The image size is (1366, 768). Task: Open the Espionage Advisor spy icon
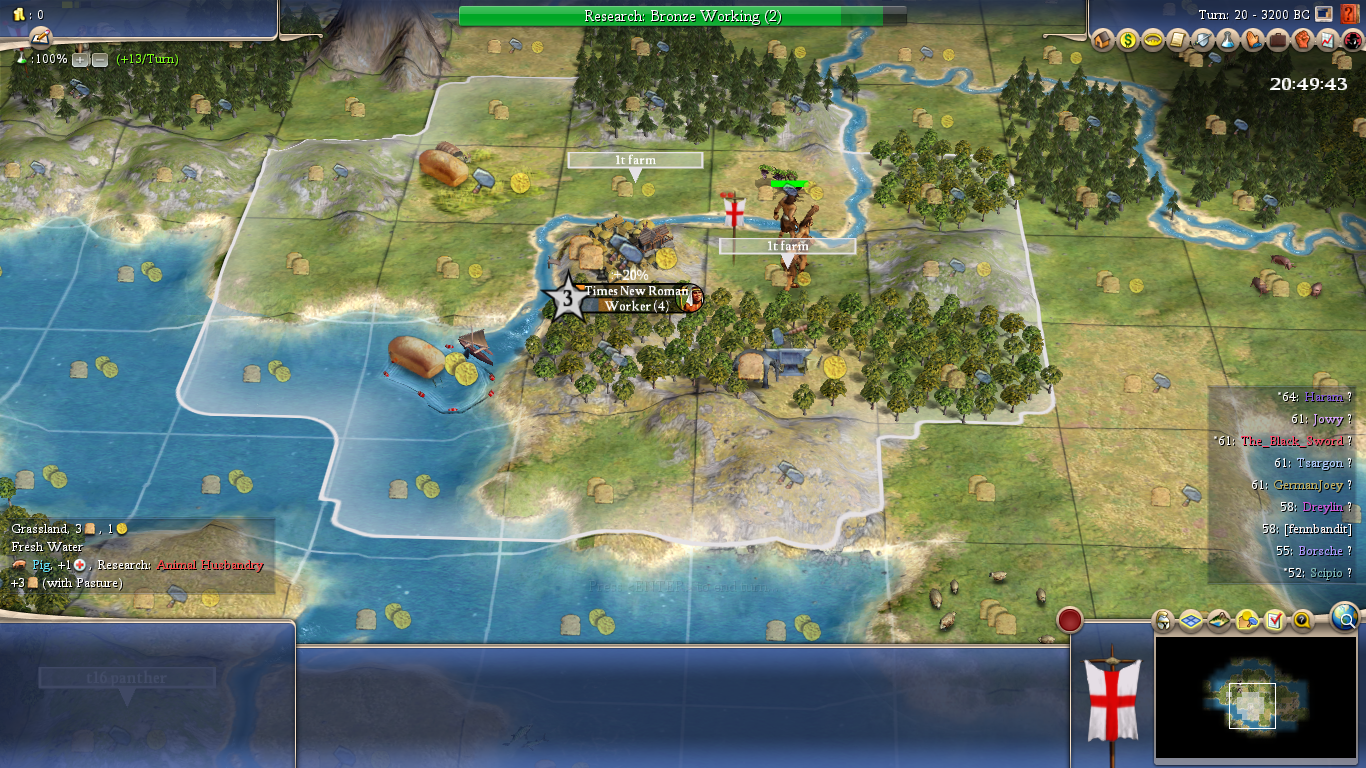pyautogui.click(x=1352, y=40)
